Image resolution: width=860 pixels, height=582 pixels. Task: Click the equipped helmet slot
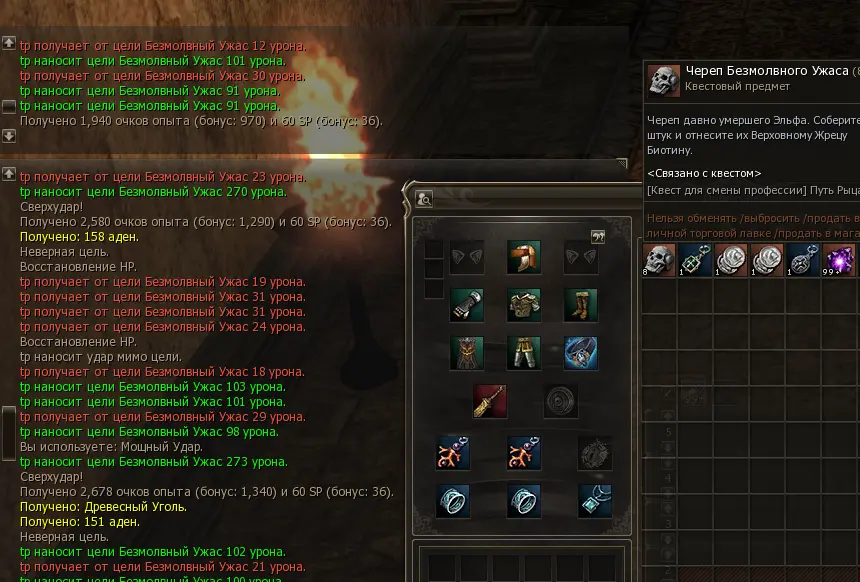point(524,257)
